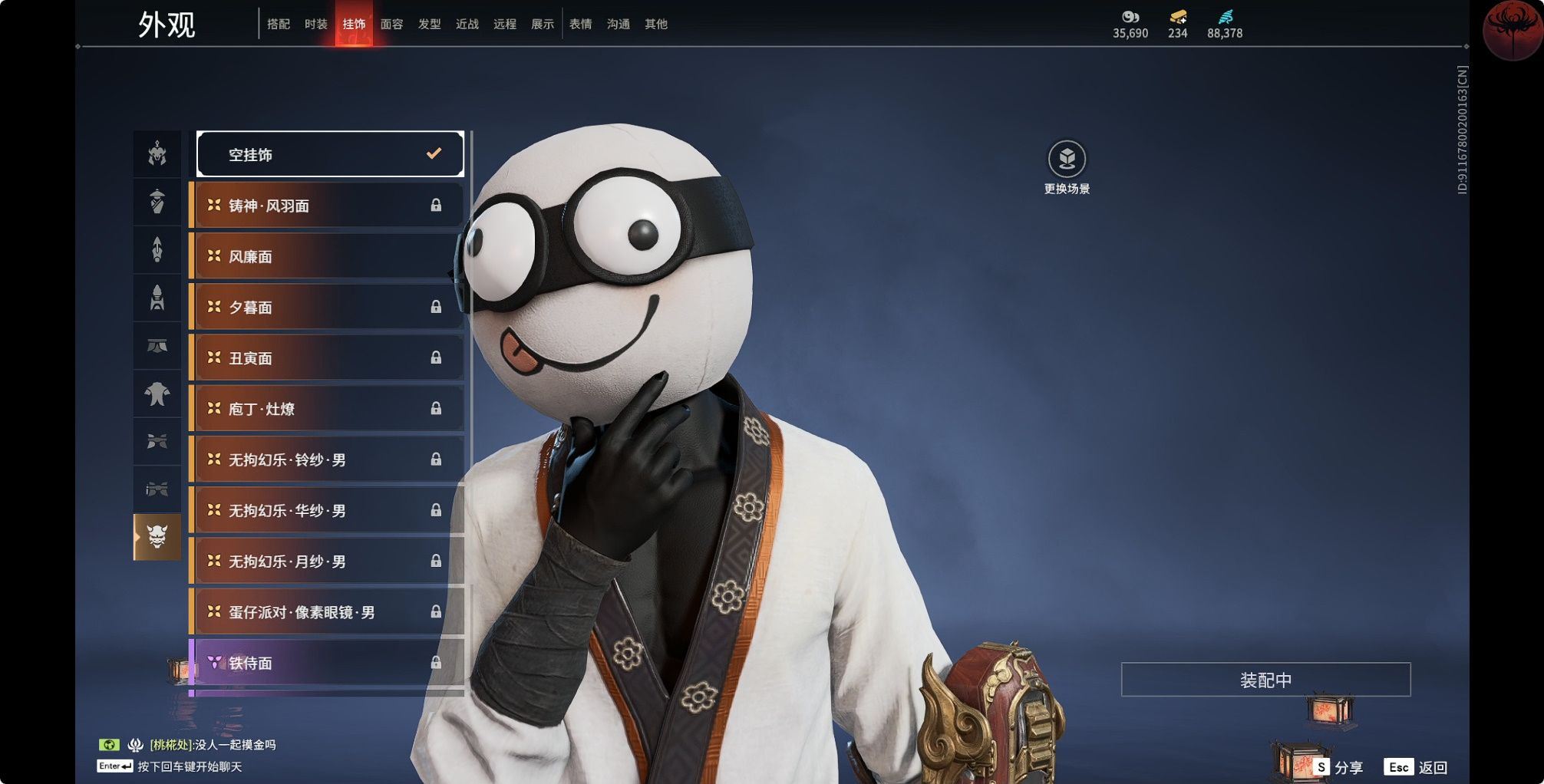Select the demon mask category icon
1544x784 pixels.
pos(157,536)
